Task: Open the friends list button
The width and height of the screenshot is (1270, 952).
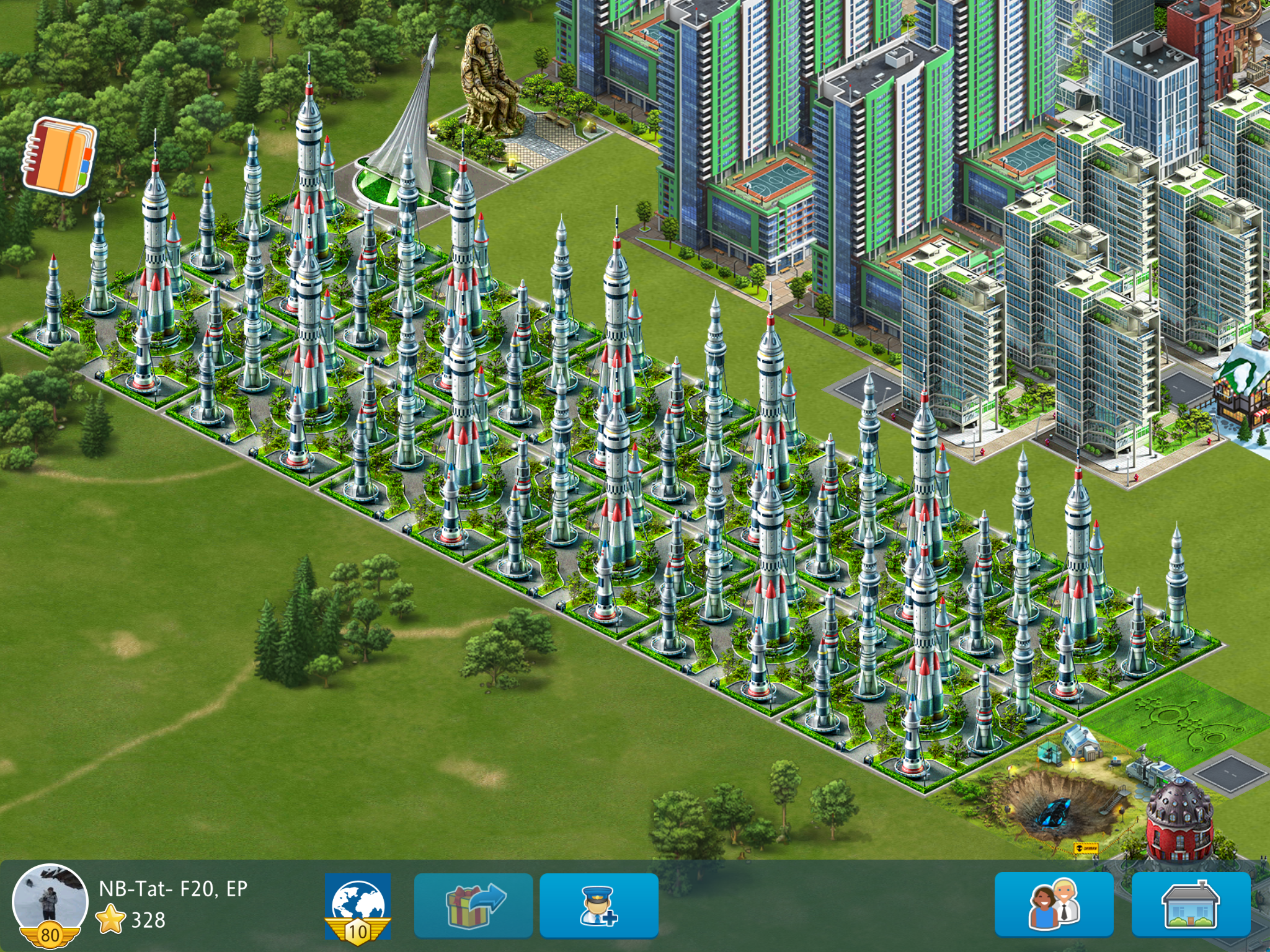Action: point(1054,905)
